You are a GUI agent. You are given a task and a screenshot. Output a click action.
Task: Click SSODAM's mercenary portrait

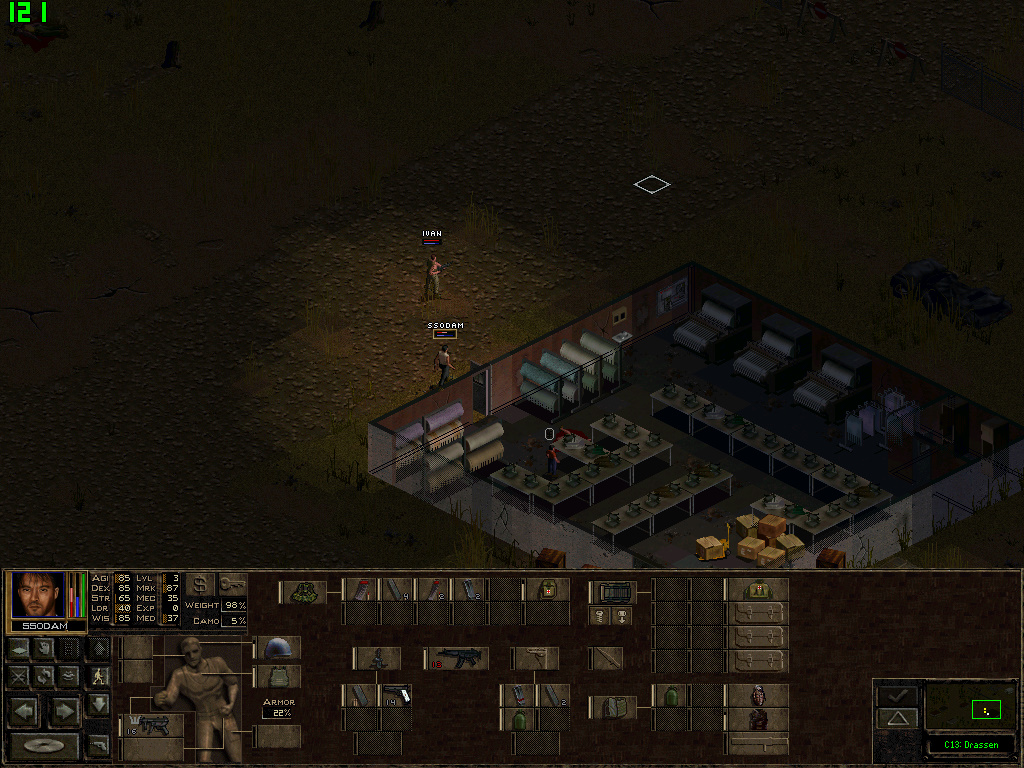pyautogui.click(x=39, y=595)
